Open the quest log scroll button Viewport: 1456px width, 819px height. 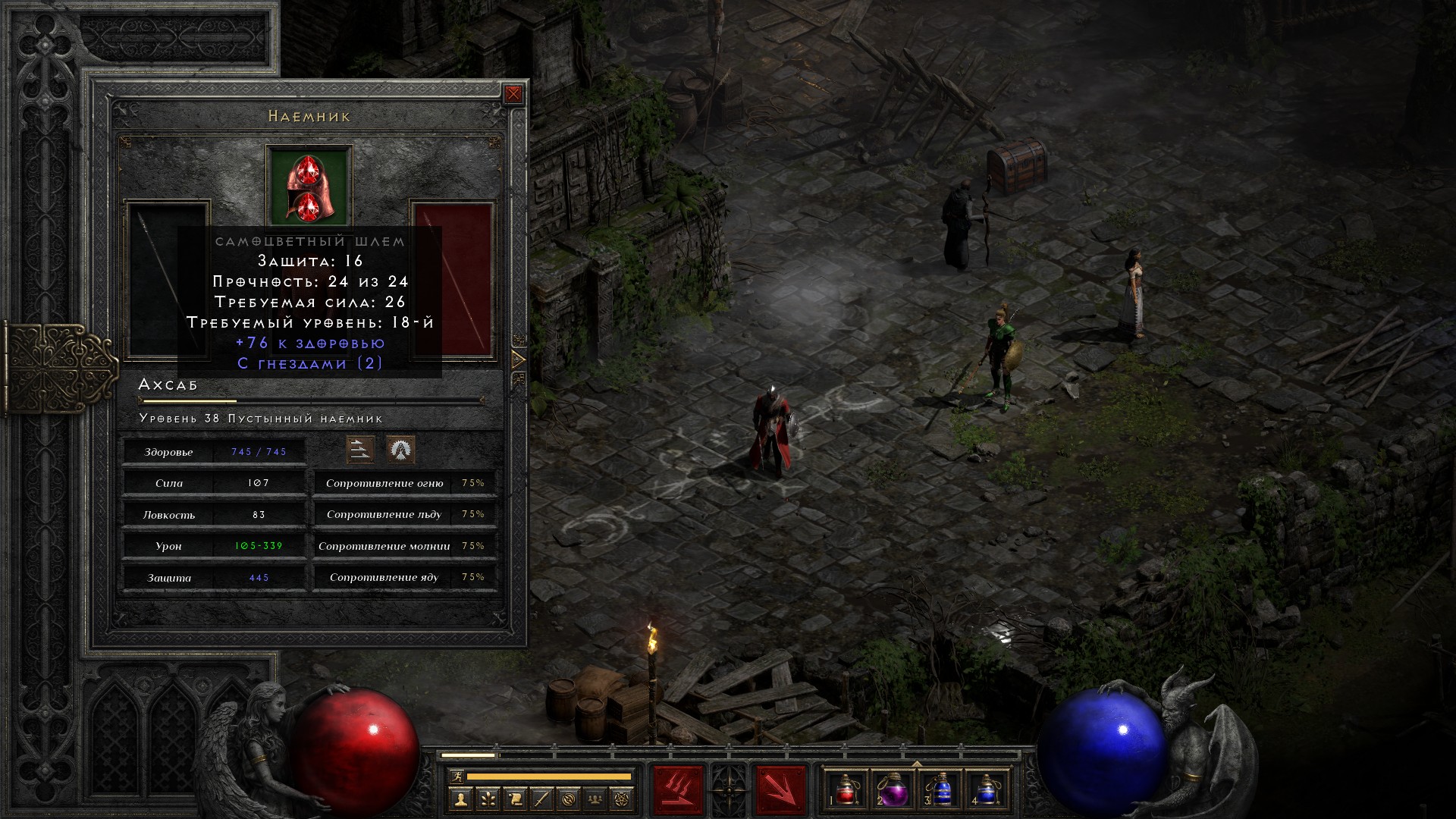tap(515, 799)
